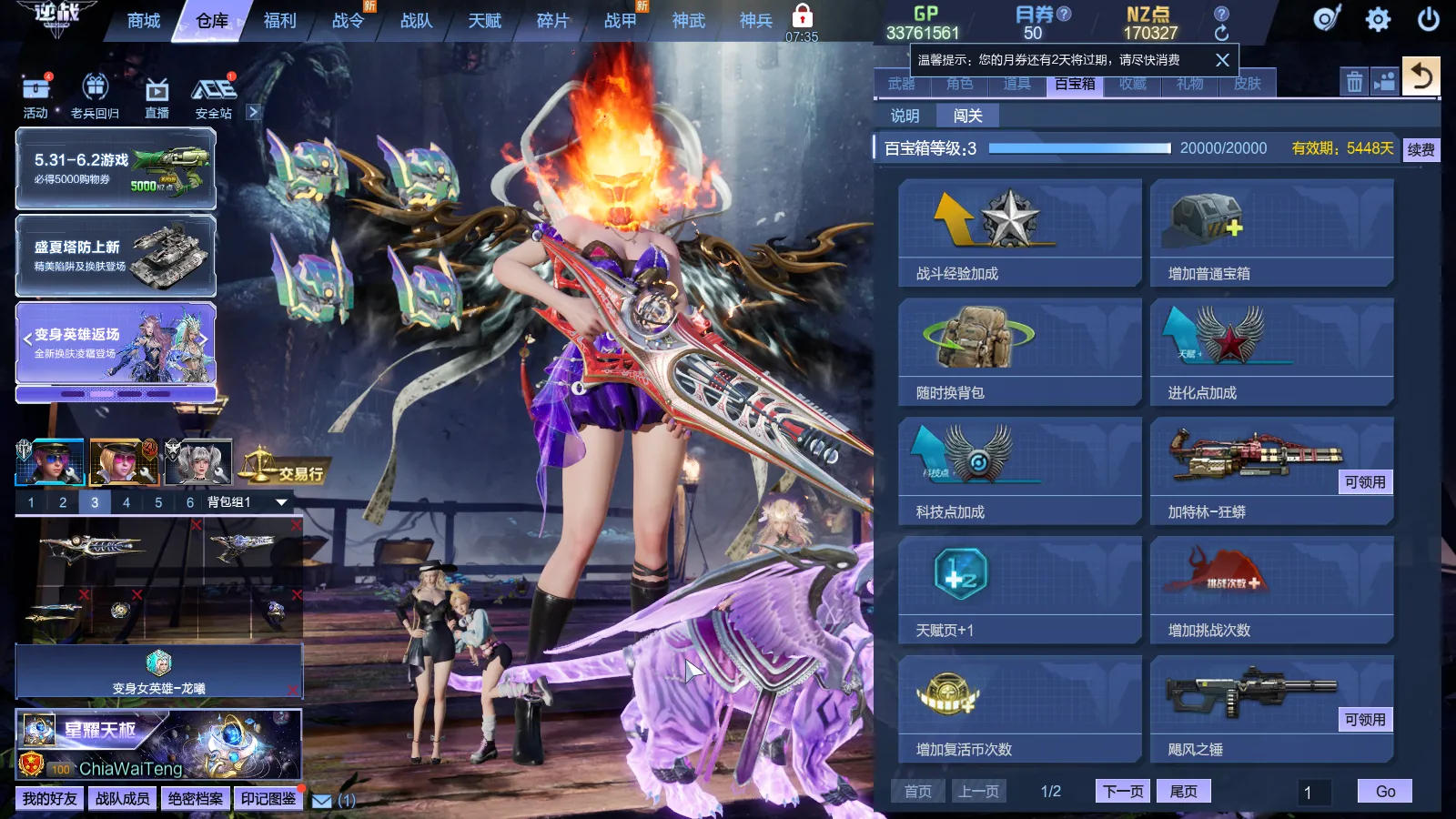Open the 天赋 talent menu
Screen dimensions: 1456x819
[x=484, y=21]
